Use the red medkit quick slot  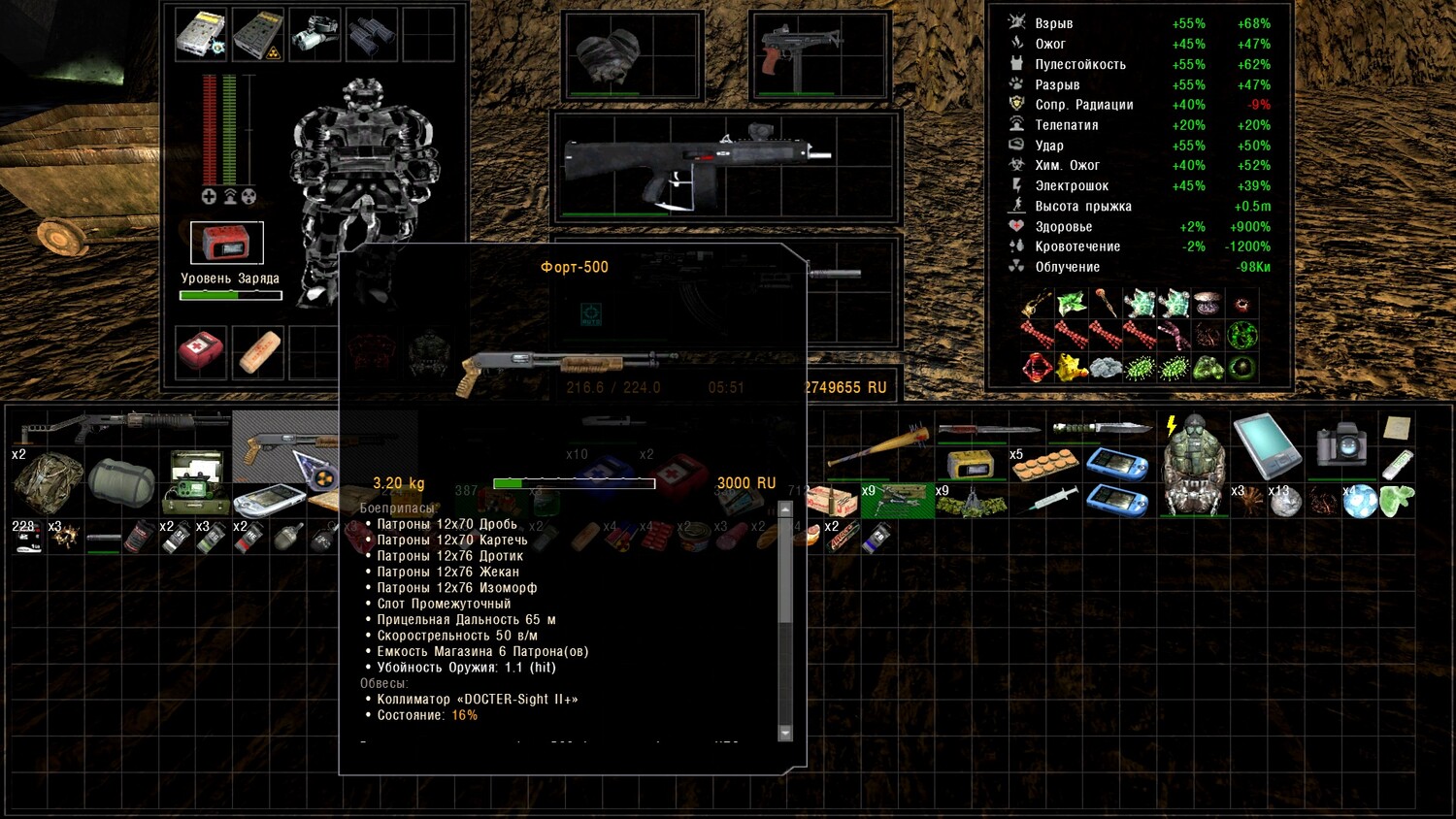201,350
